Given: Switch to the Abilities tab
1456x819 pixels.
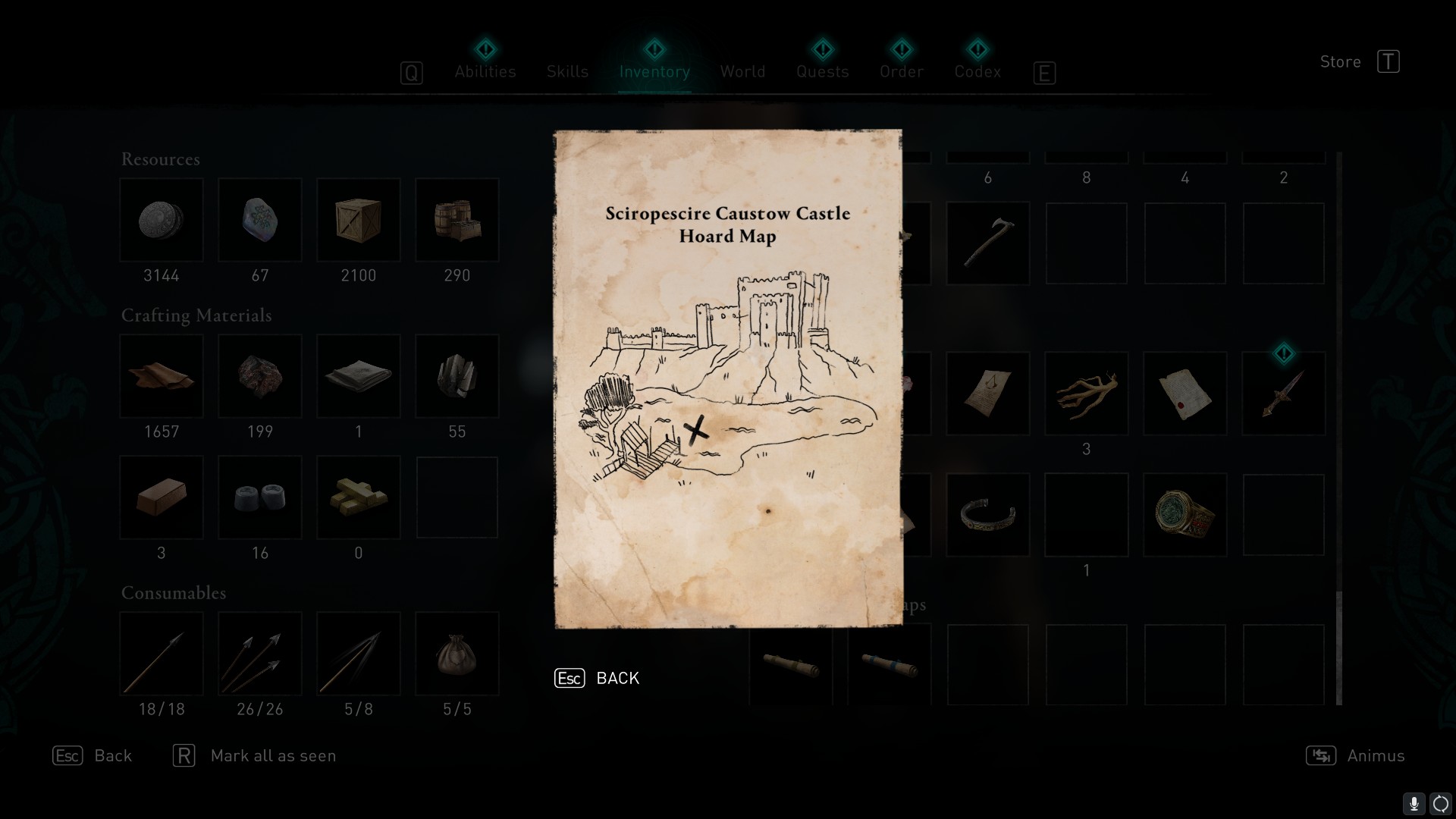Looking at the screenshot, I should pyautogui.click(x=485, y=71).
